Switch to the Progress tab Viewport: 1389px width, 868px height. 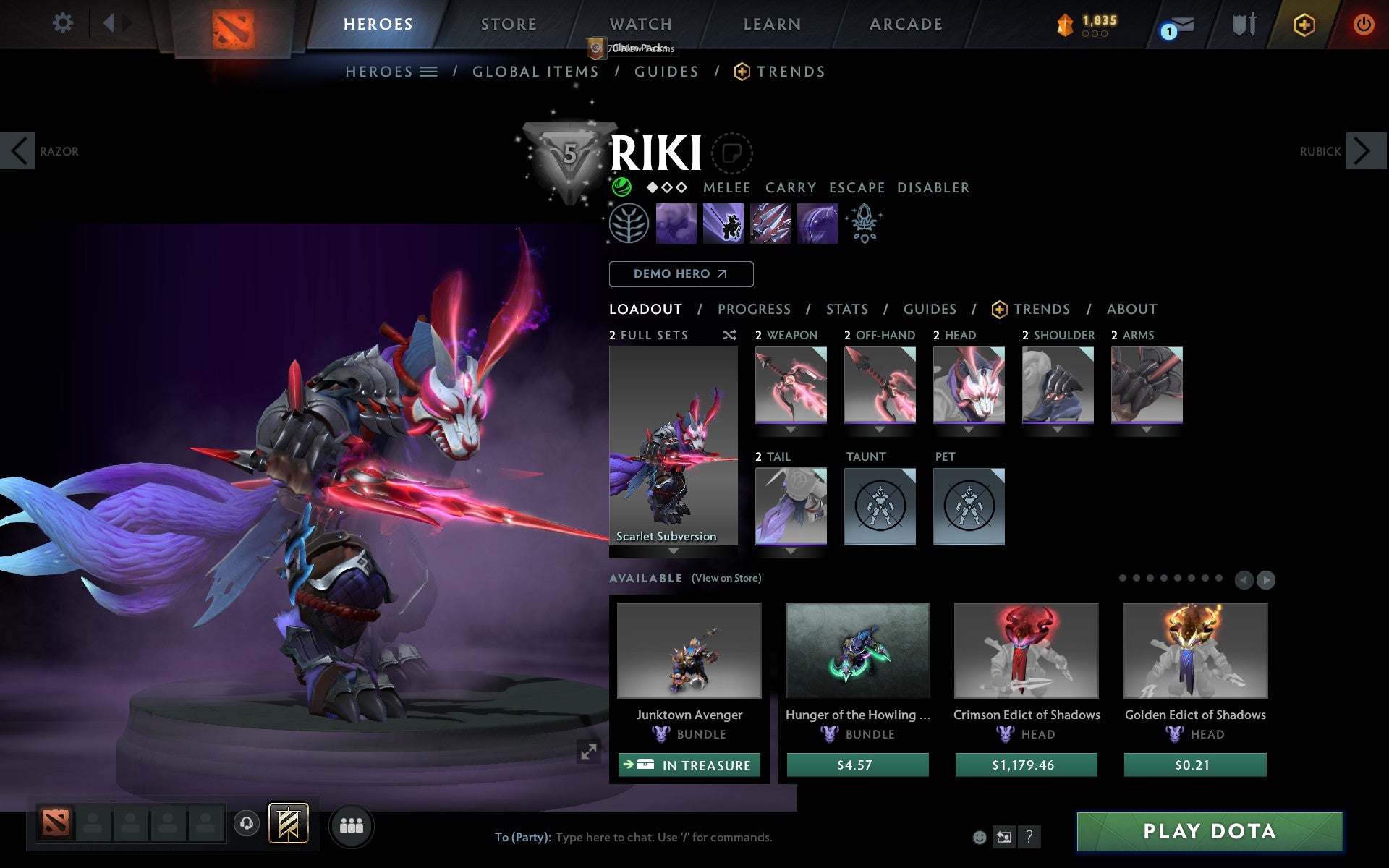(754, 309)
